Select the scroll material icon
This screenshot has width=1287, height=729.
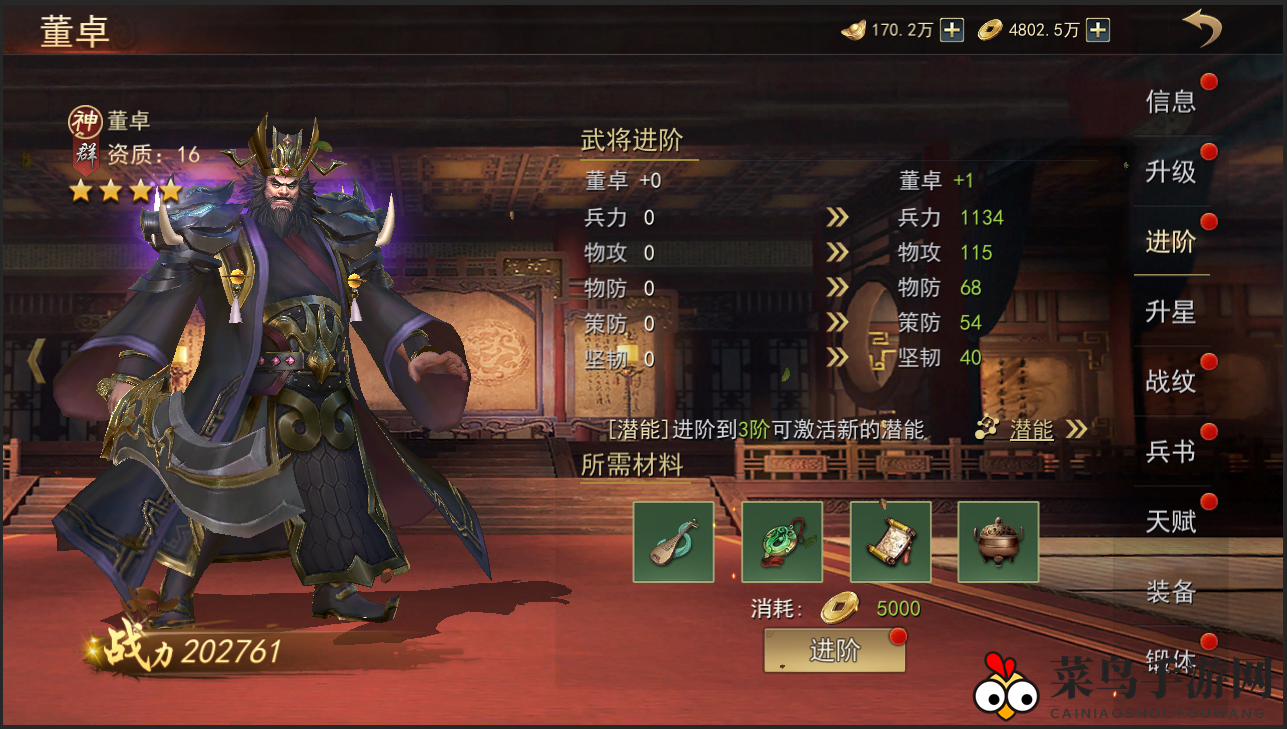pos(890,542)
